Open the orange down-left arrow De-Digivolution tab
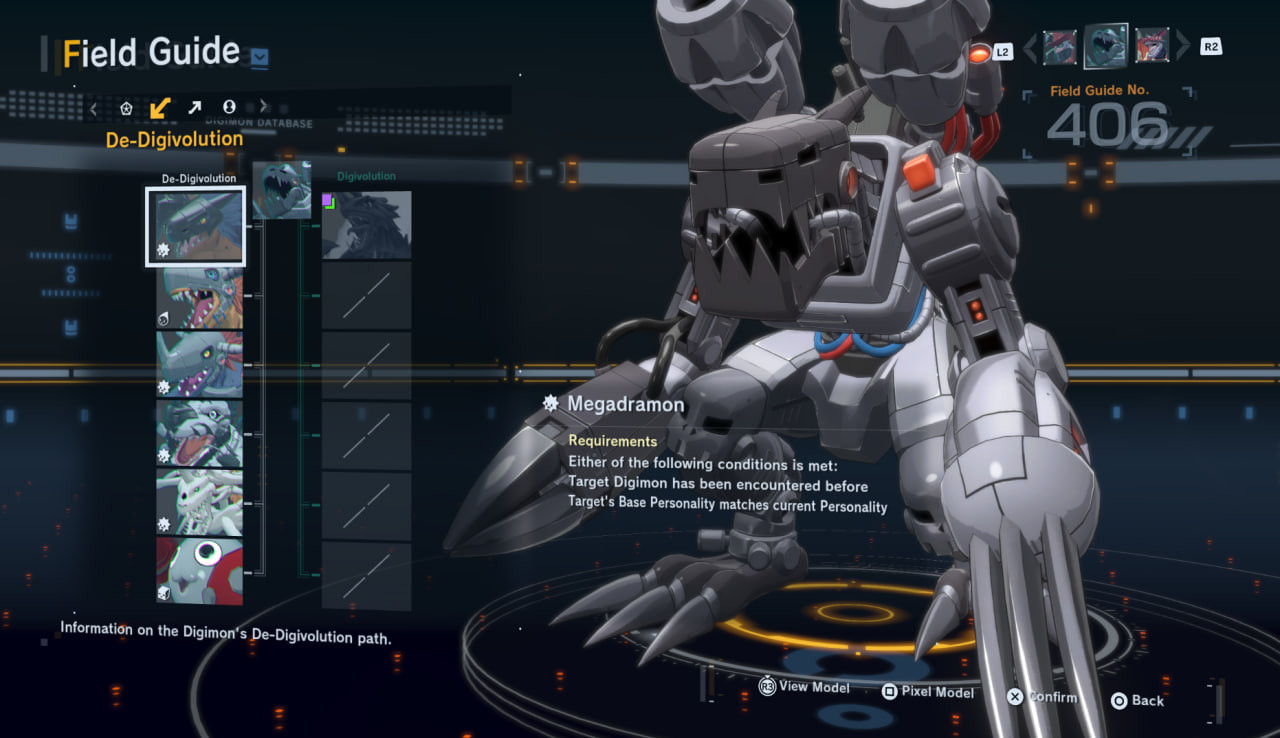The height and width of the screenshot is (738, 1280). pos(160,107)
